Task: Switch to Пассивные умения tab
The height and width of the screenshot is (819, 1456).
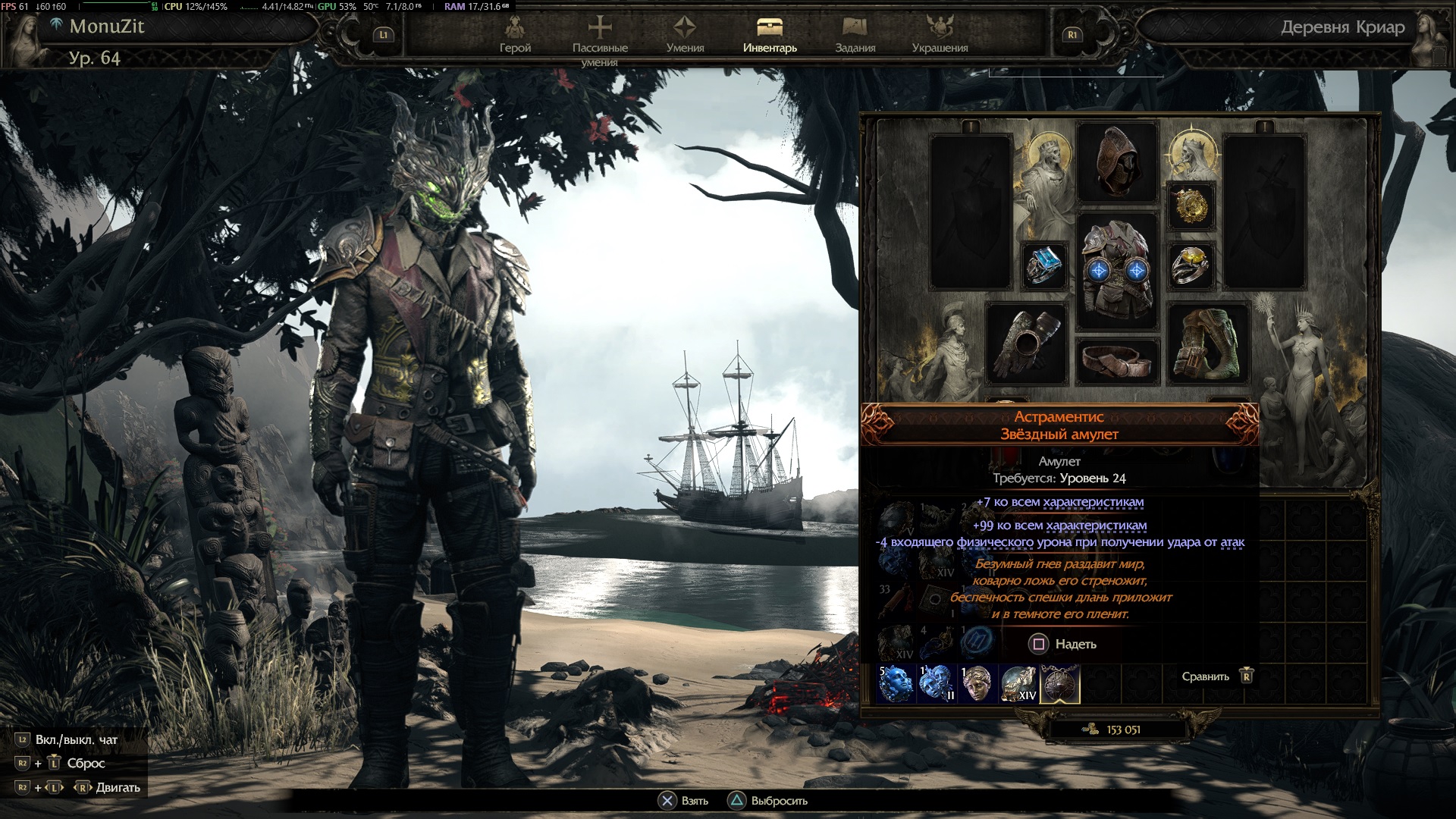Action: tap(600, 37)
